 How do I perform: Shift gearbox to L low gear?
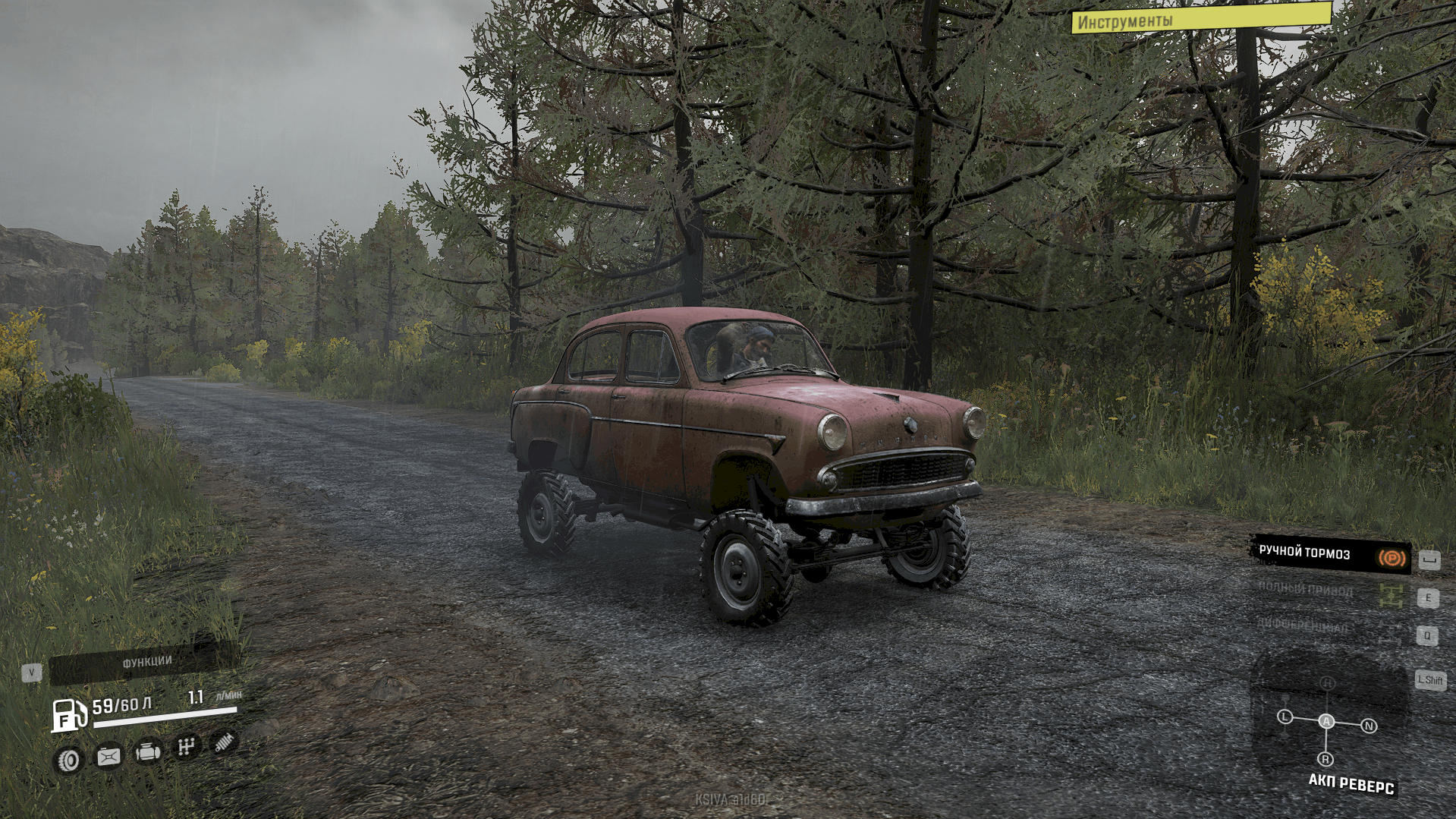[x=1285, y=717]
